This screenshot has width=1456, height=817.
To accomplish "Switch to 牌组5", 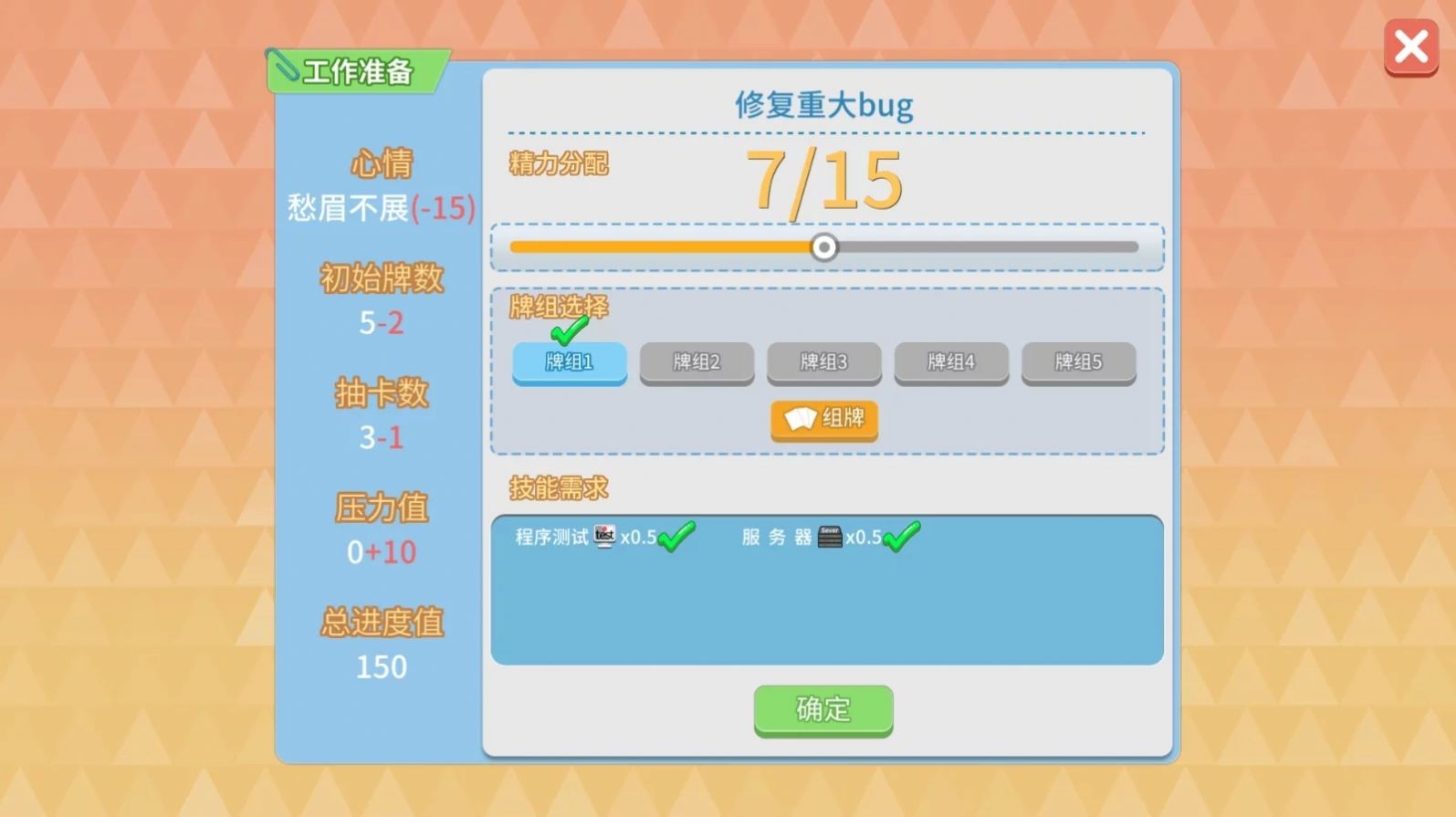I will click(1078, 362).
